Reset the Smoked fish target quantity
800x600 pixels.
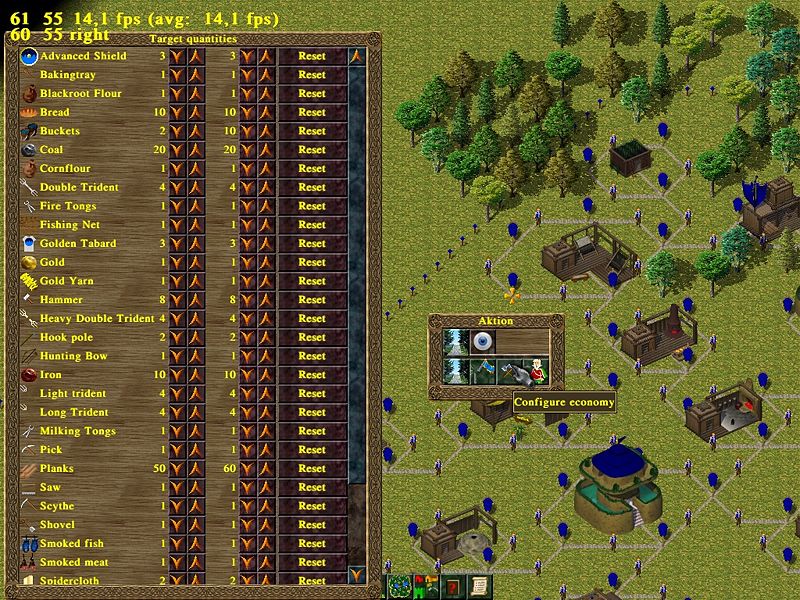311,543
